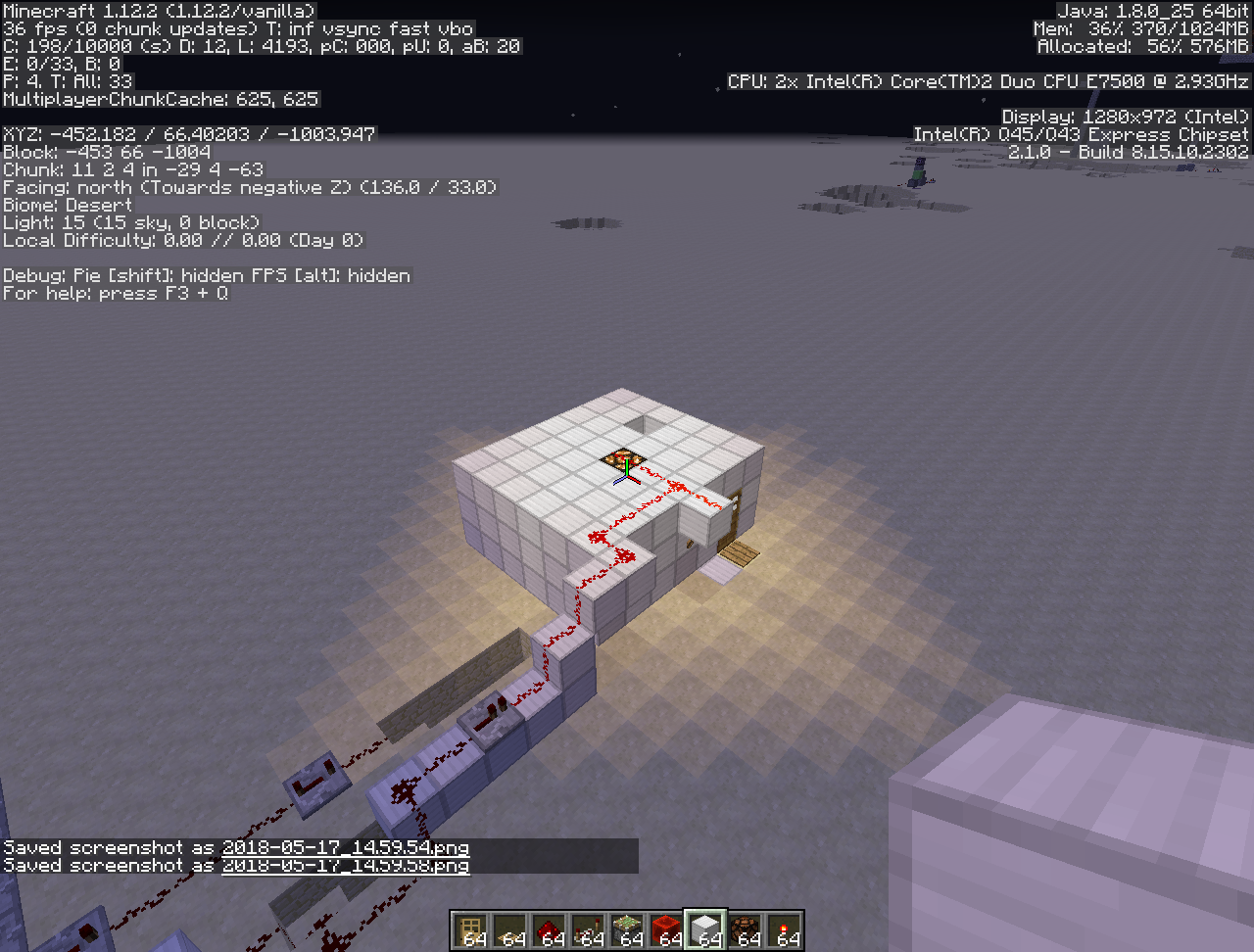Viewport: 1254px width, 952px height.
Task: Open screenshot link 2018-05-17_14.59.58.png
Action: (345, 866)
